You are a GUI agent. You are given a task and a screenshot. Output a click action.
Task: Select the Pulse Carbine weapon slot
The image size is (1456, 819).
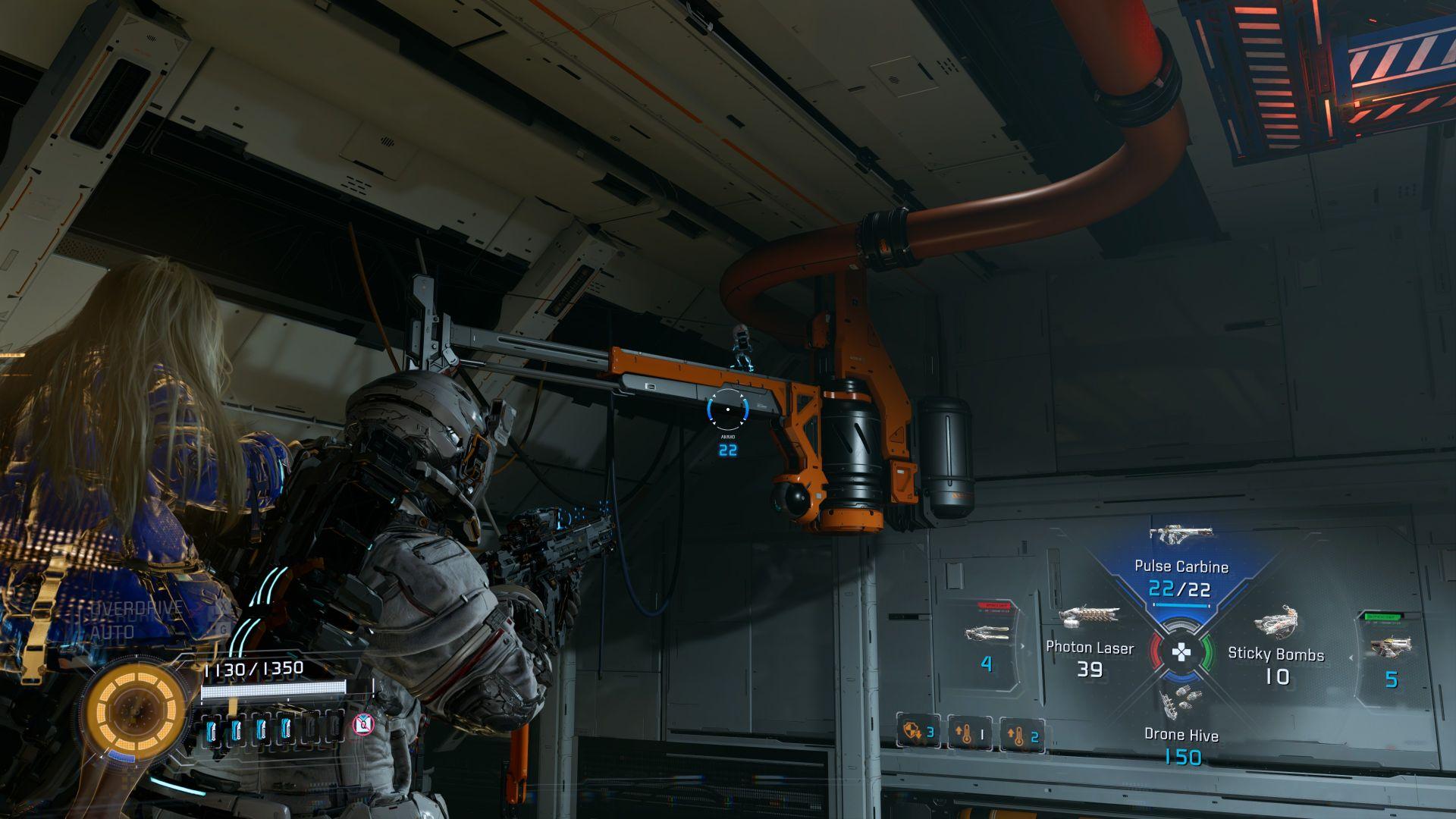(1180, 565)
